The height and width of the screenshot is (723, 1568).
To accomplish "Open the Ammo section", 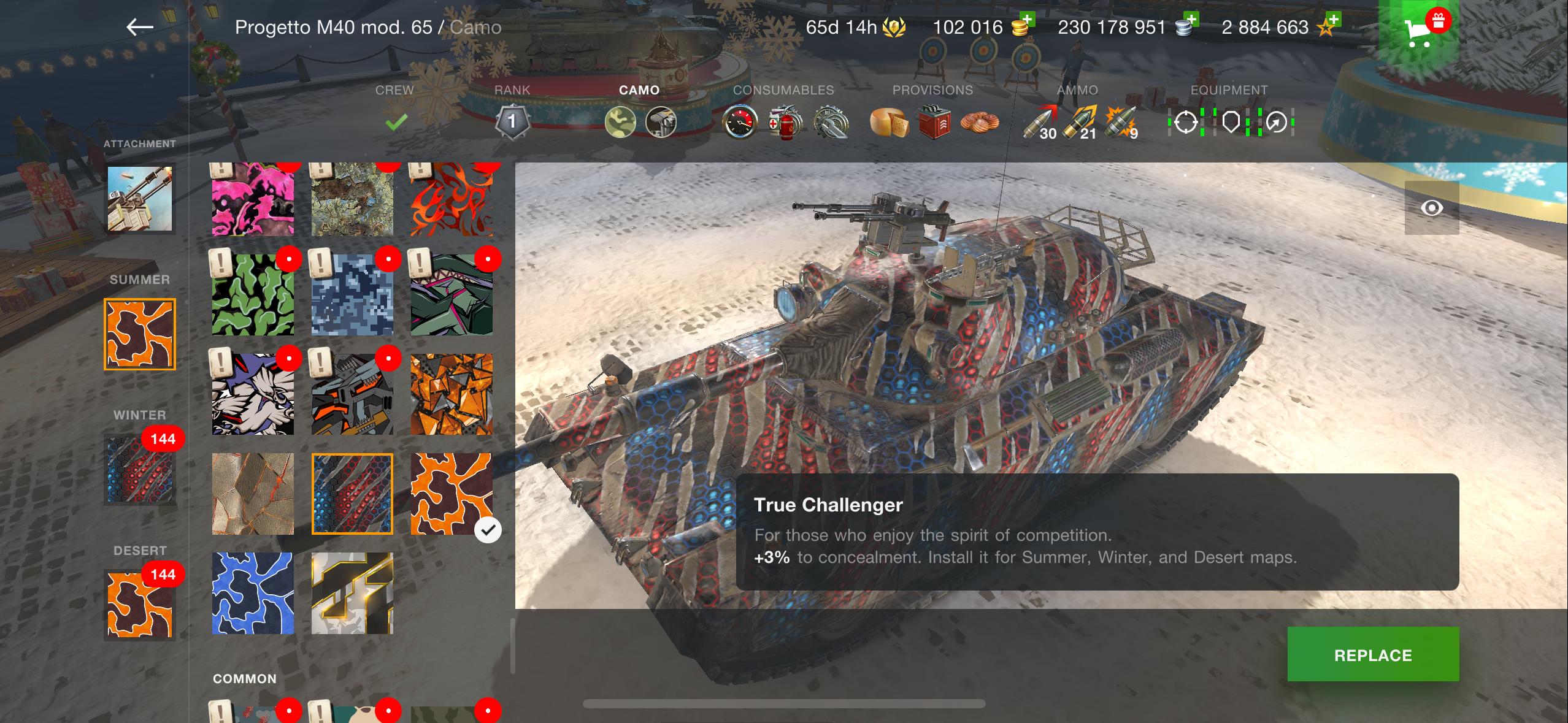I will tap(1078, 112).
